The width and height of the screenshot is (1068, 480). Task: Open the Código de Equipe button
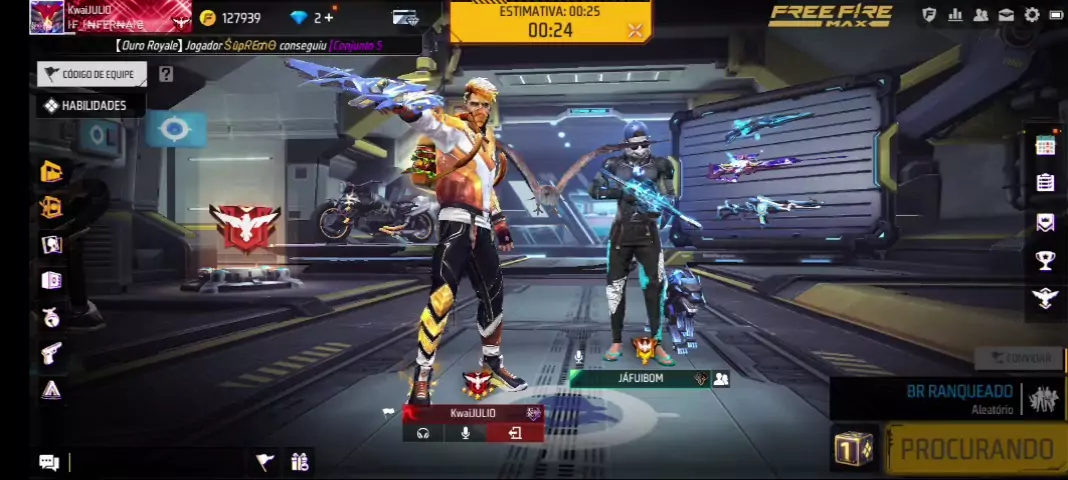(x=92, y=74)
